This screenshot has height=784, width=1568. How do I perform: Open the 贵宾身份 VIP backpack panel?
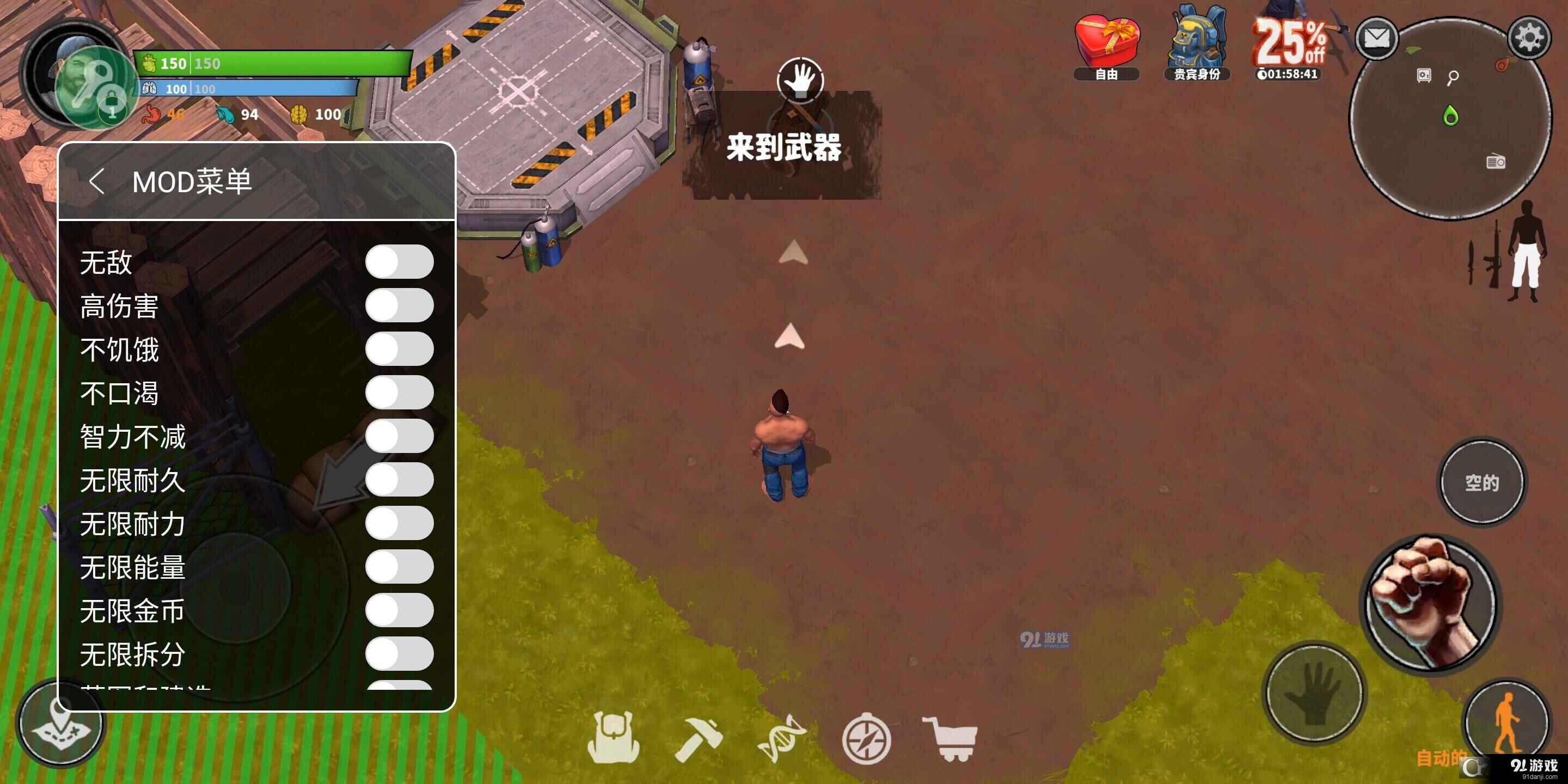click(1197, 46)
